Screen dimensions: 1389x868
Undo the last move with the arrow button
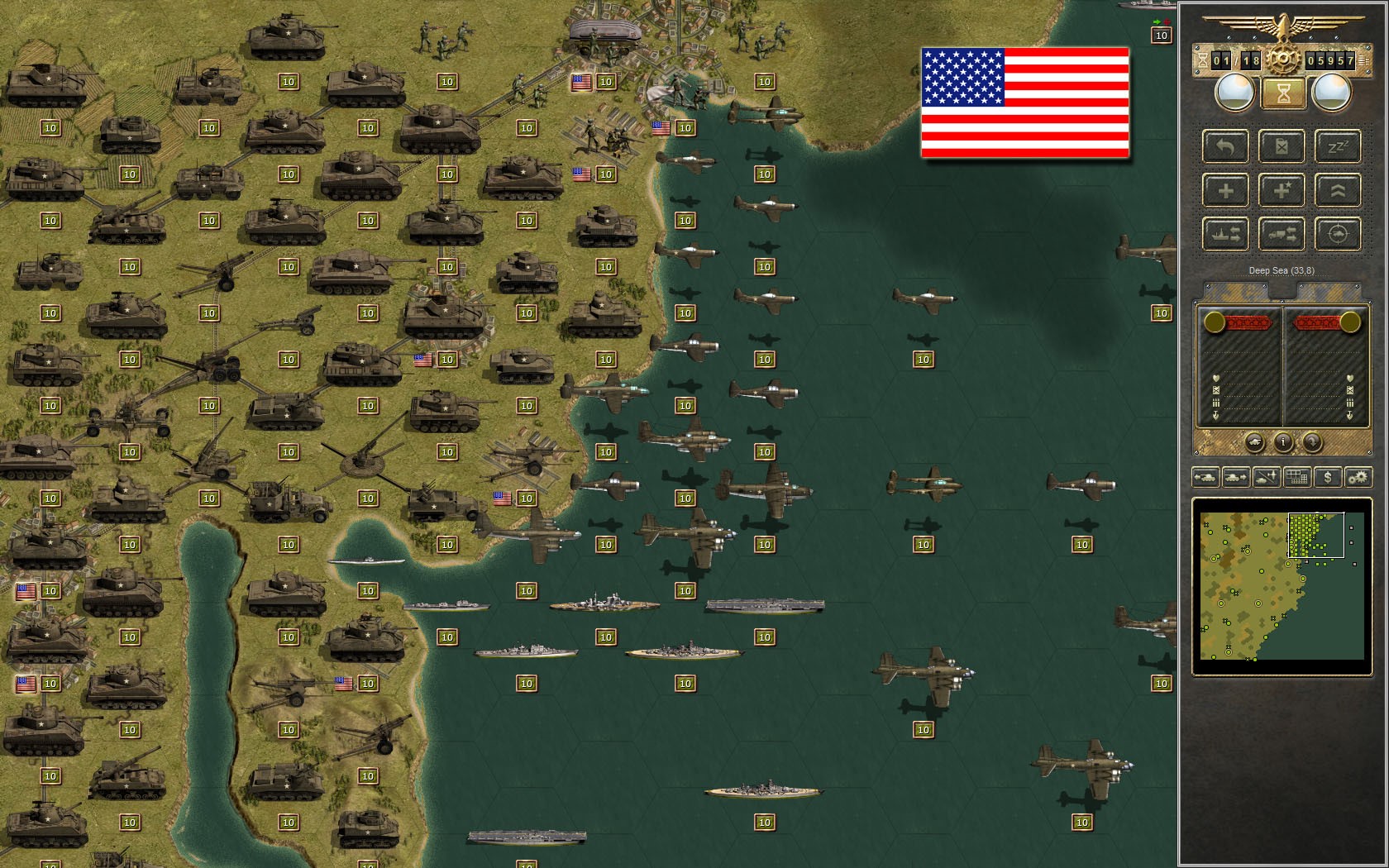(x=1225, y=147)
